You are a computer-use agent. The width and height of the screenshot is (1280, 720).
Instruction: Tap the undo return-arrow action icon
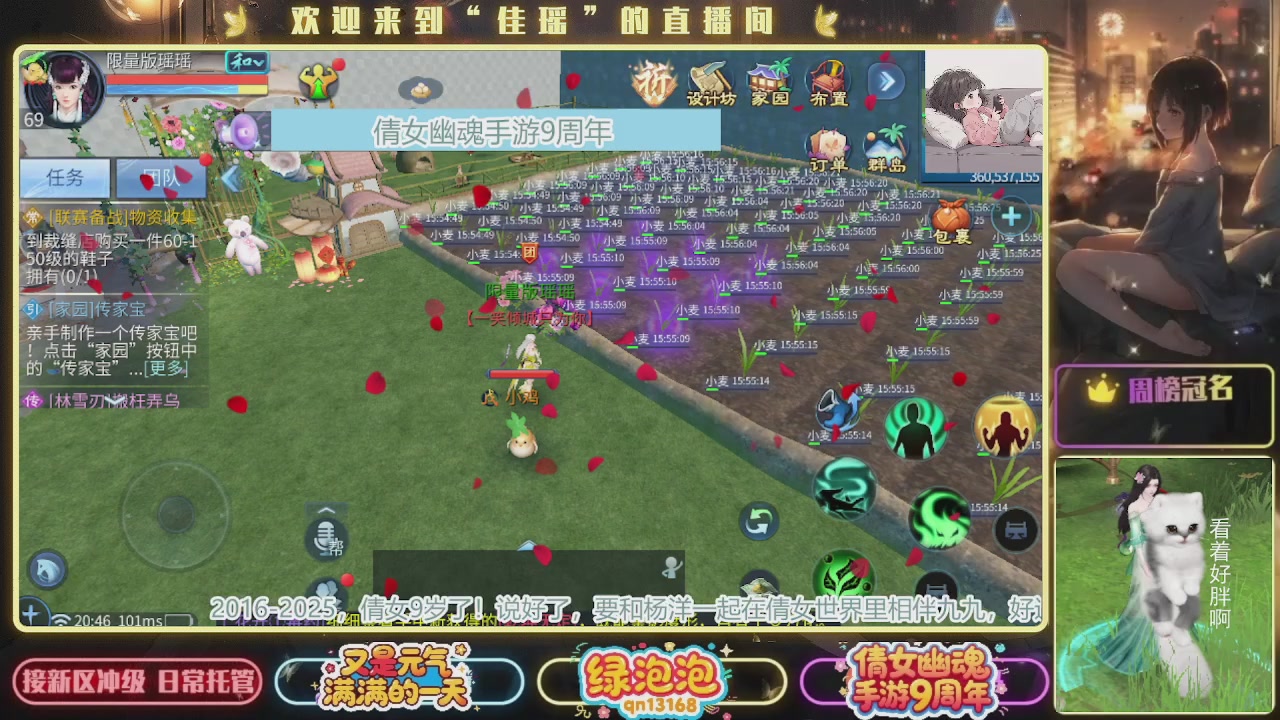[x=760, y=519]
